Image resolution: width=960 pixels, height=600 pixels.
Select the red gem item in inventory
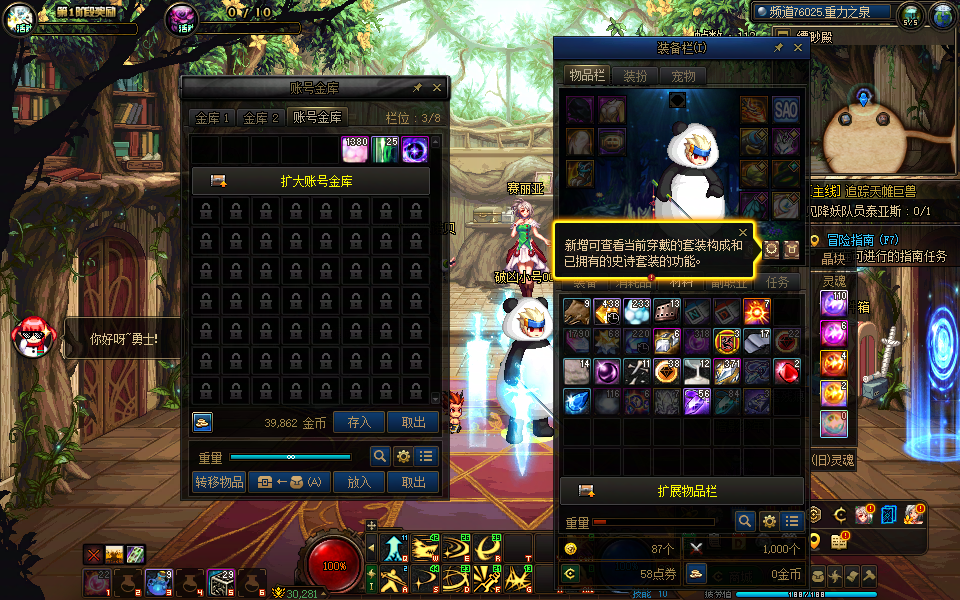pyautogui.click(x=788, y=372)
